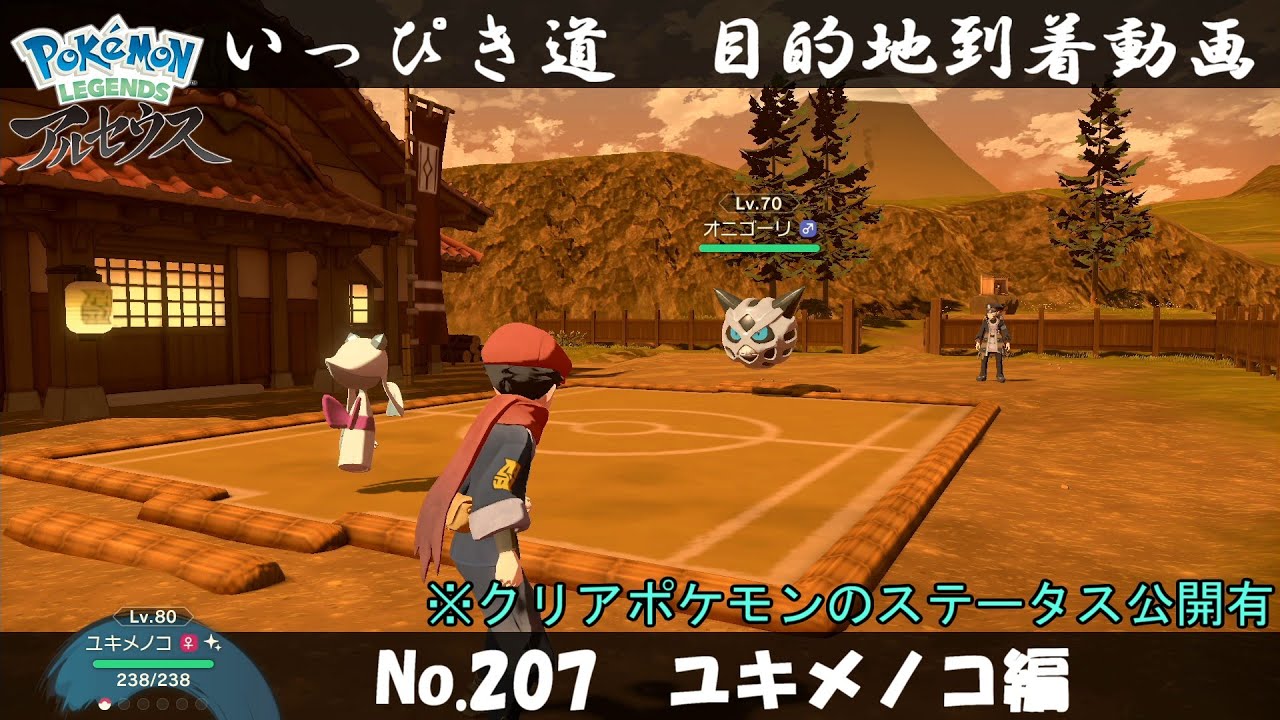1280x720 pixels.
Task: Click the Lv.70 level badge above オニゴーリ
Action: [757, 203]
